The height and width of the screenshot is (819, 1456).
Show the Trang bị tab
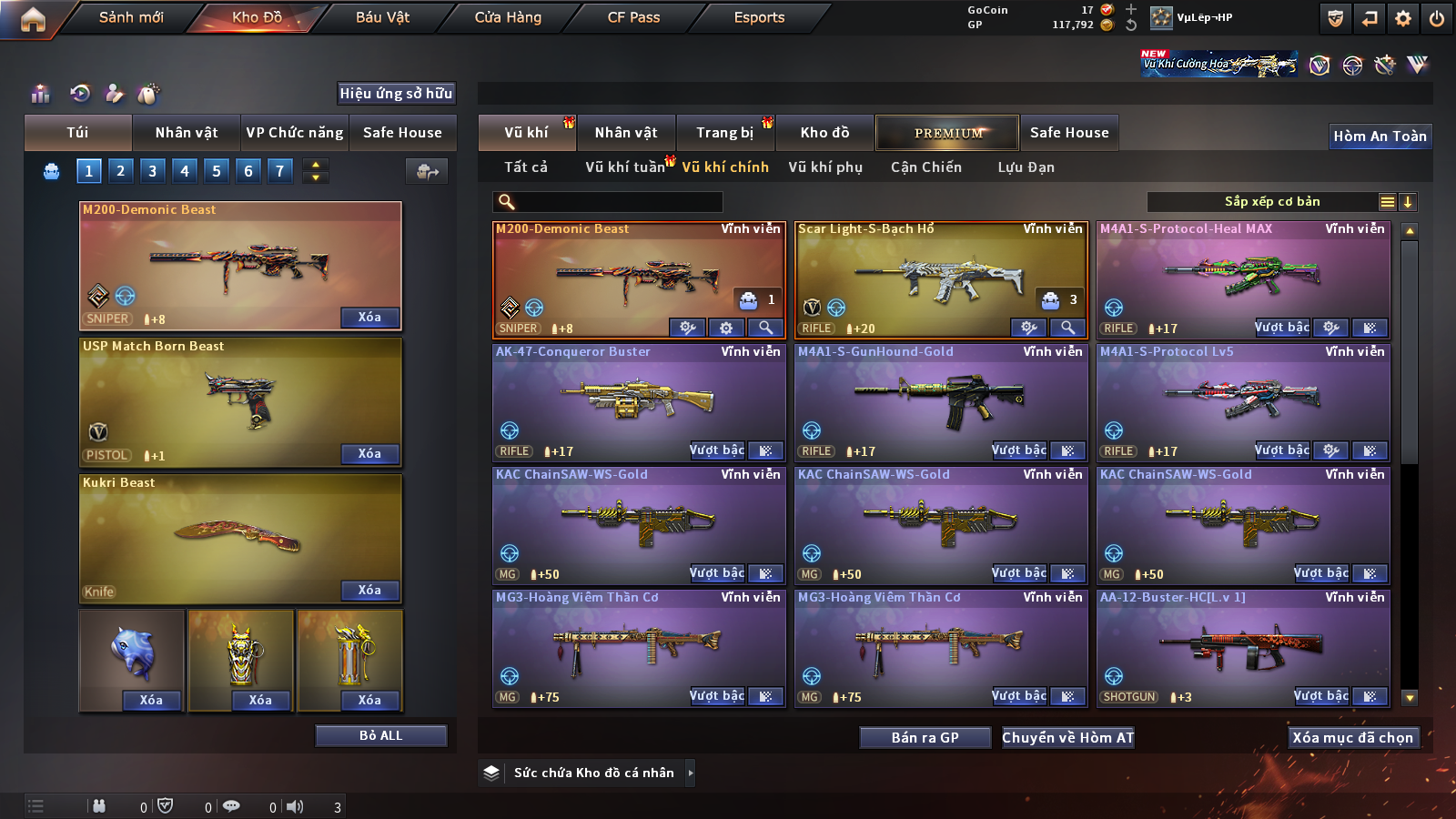pyautogui.click(x=724, y=133)
